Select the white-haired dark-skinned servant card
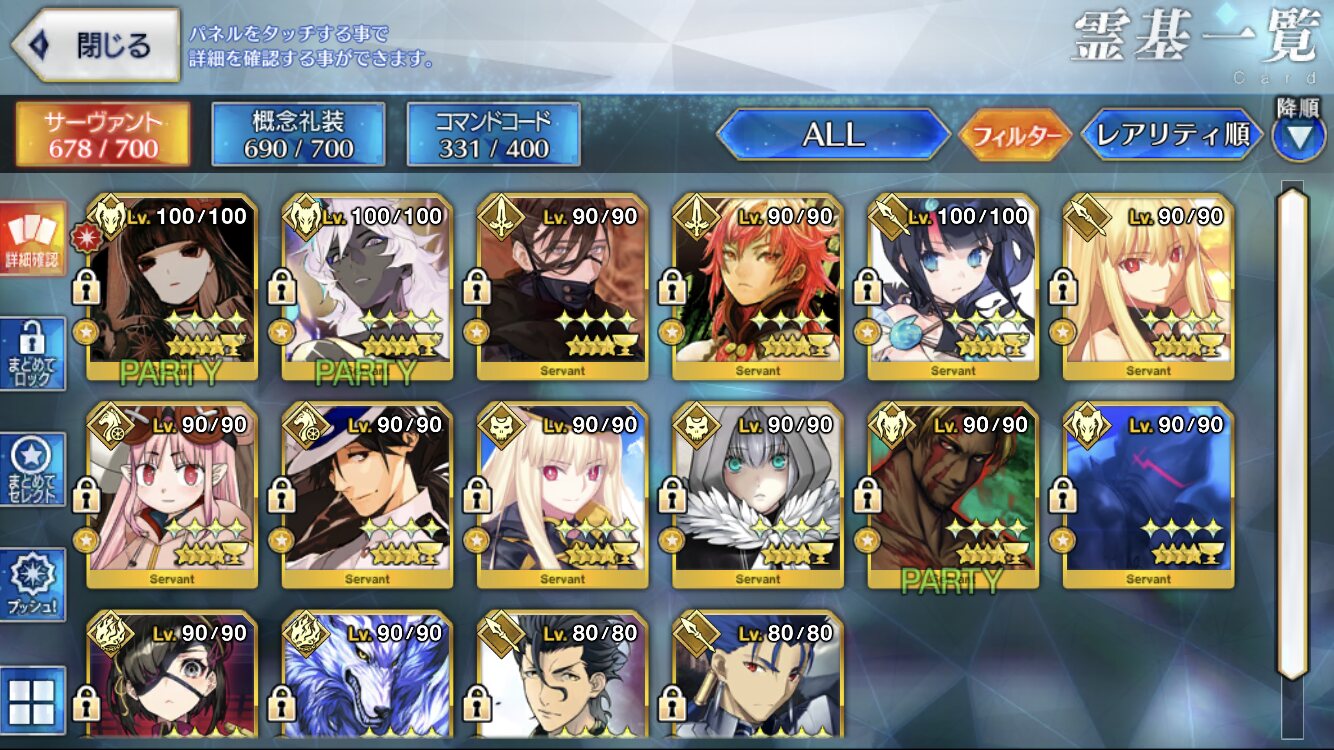Viewport: 1334px width, 750px height. (x=367, y=288)
